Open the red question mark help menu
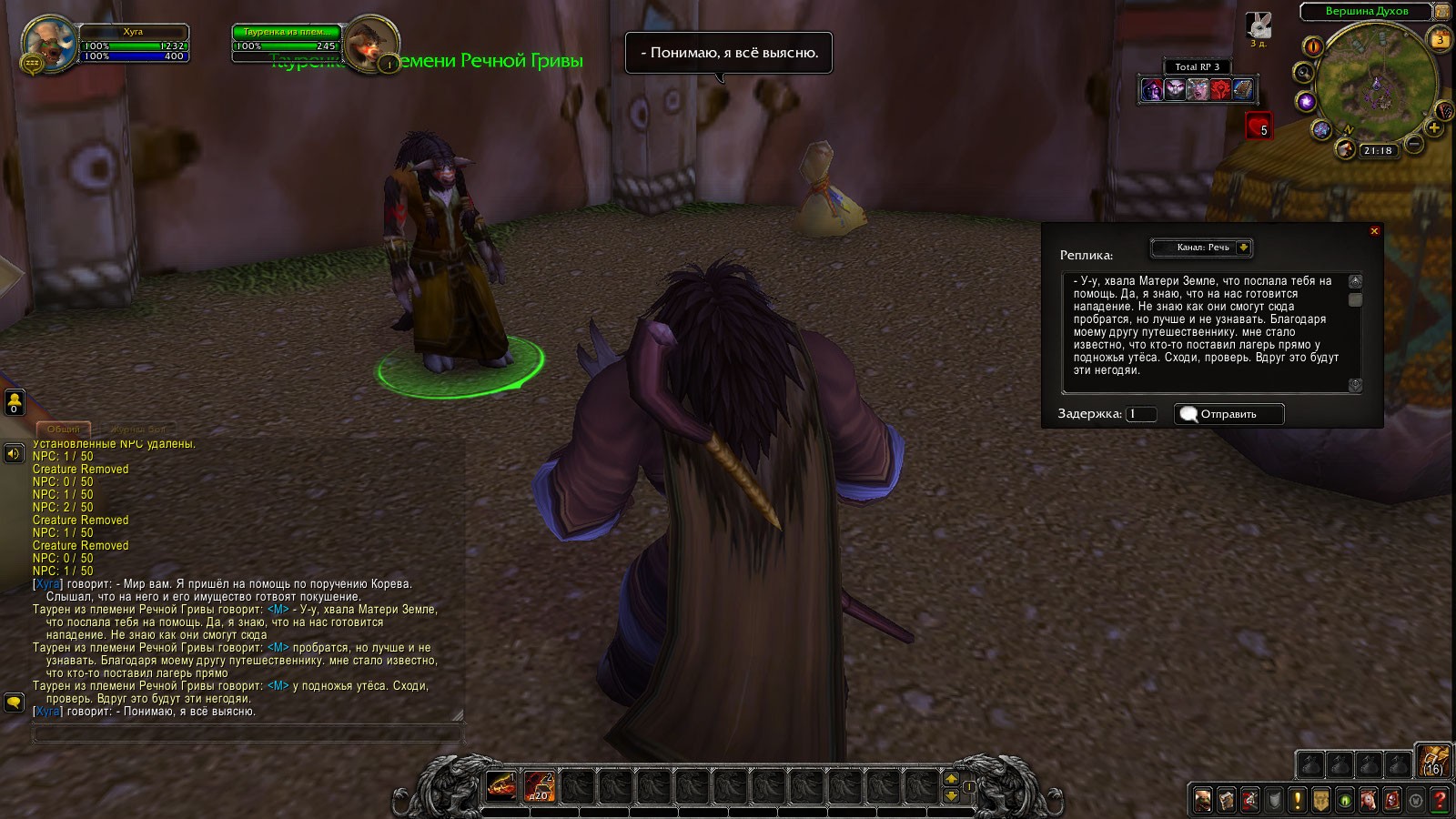 [1440, 800]
